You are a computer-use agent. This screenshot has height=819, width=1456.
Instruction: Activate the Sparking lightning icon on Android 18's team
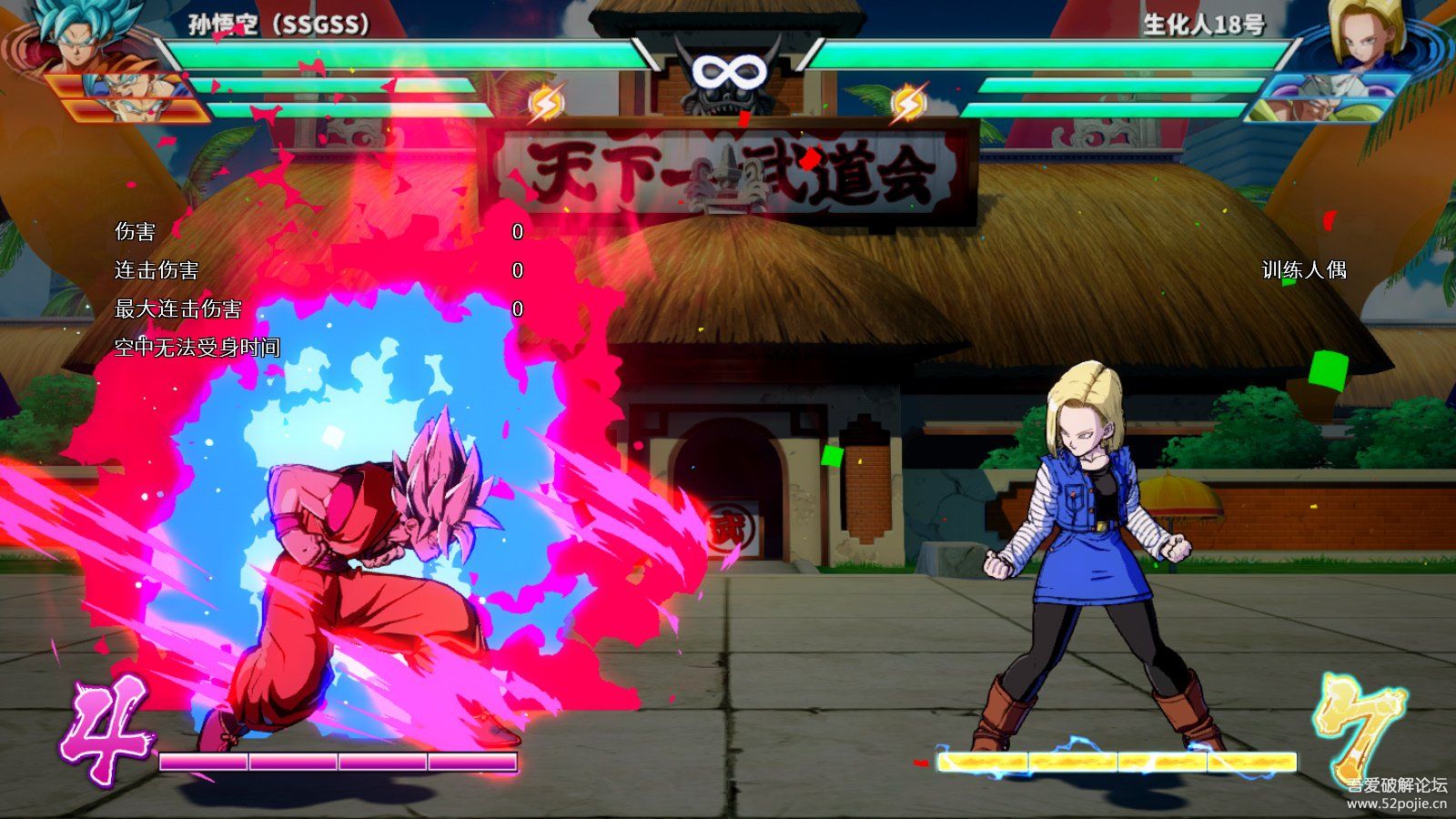[x=908, y=103]
